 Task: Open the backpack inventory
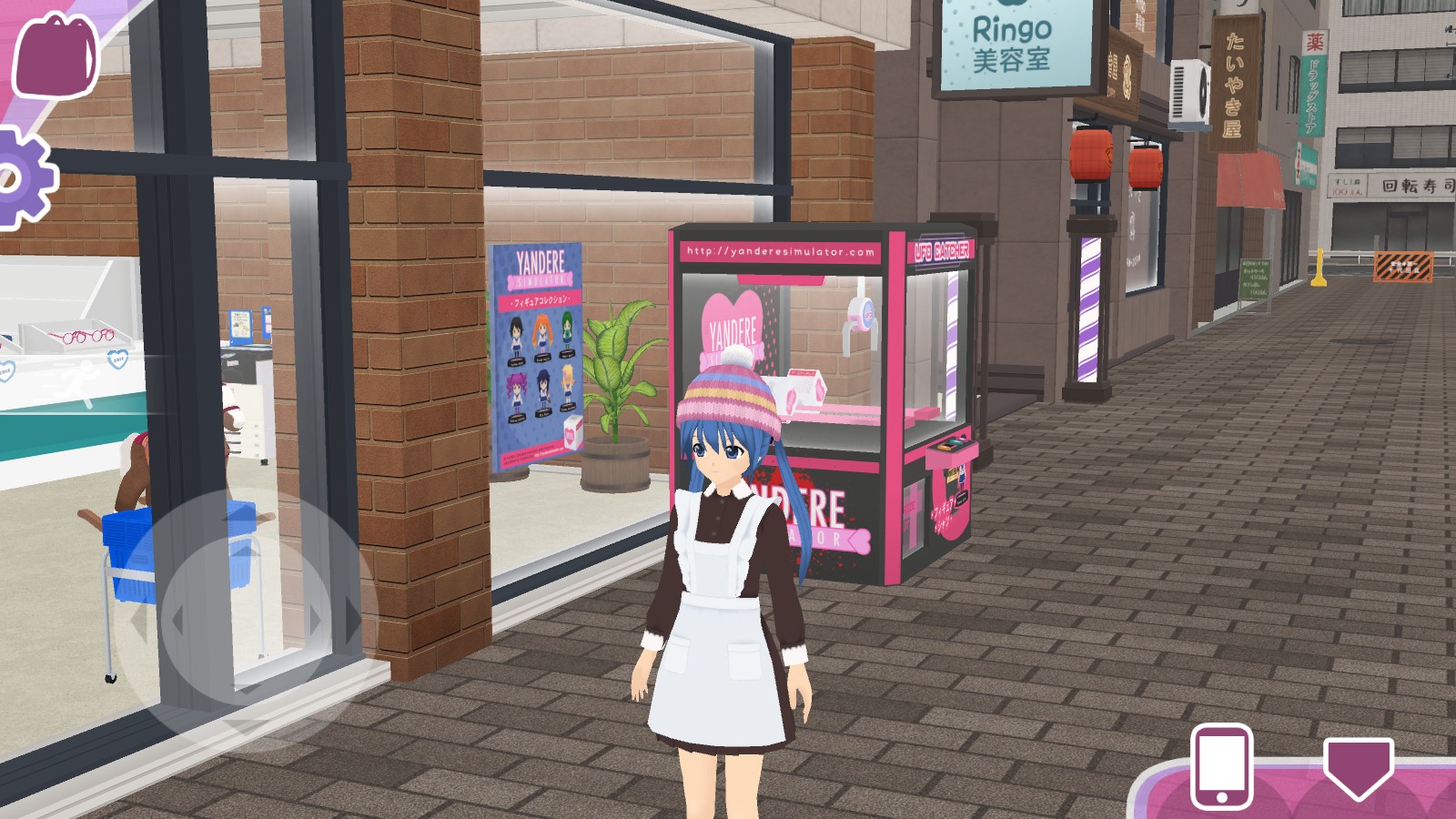pyautogui.click(x=55, y=56)
